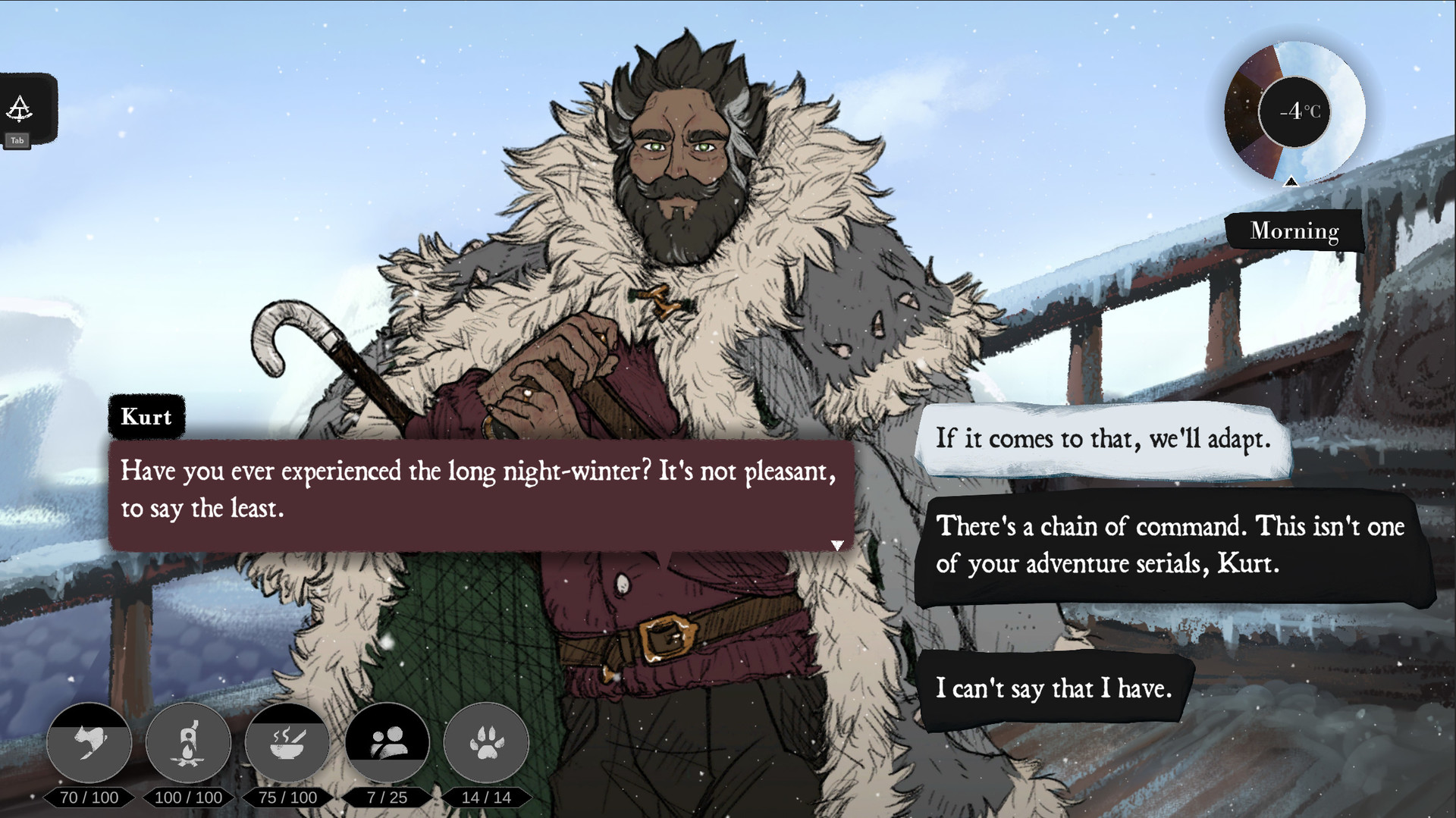Click the pointer marker under the temperature wheel
Viewport: 1456px width, 818px height.
pyautogui.click(x=1291, y=181)
